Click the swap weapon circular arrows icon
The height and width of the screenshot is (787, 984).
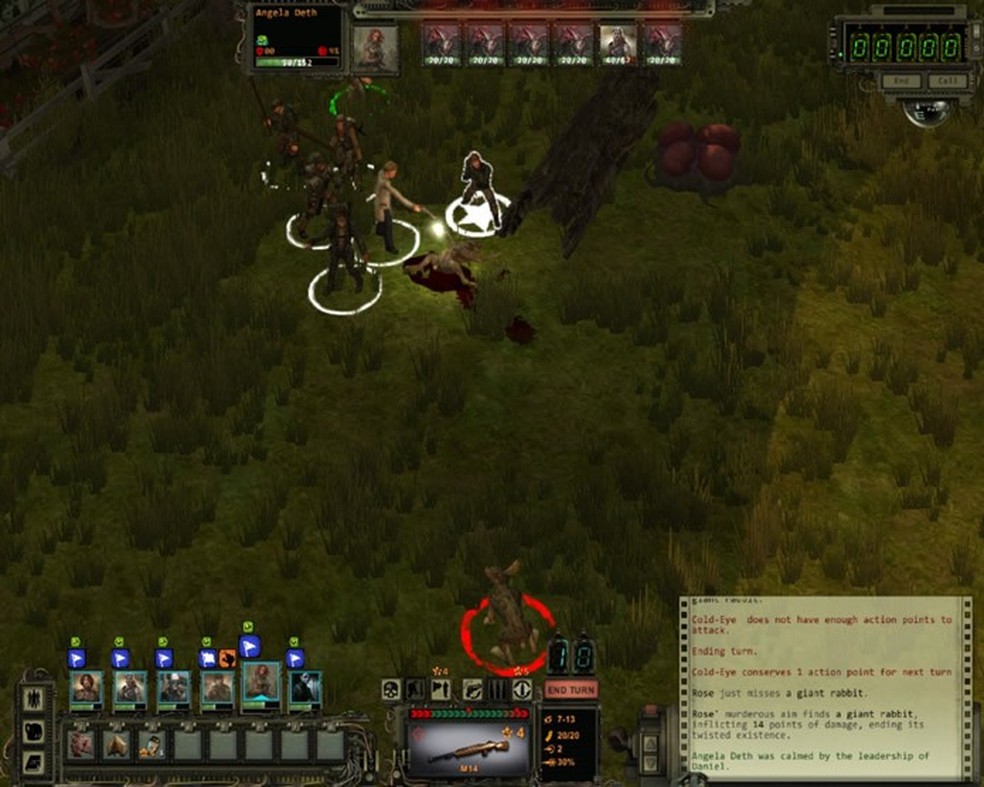coord(522,689)
